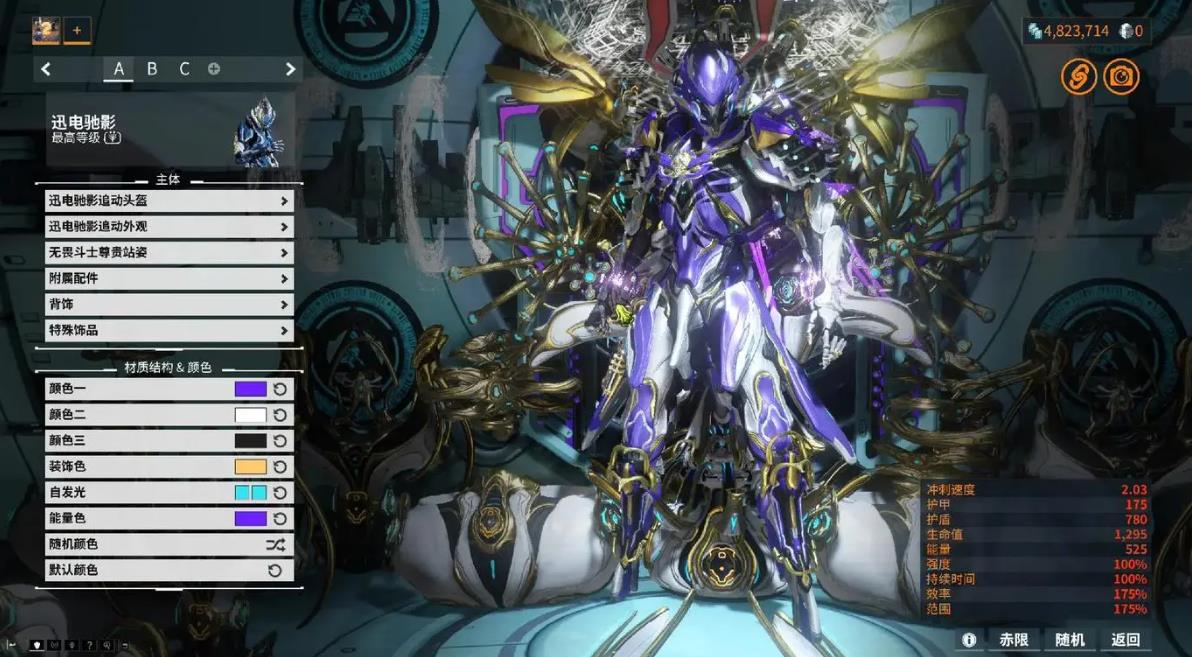Activate the 随机 randomize button
The image size is (1192, 657).
pyautogui.click(x=1070, y=640)
